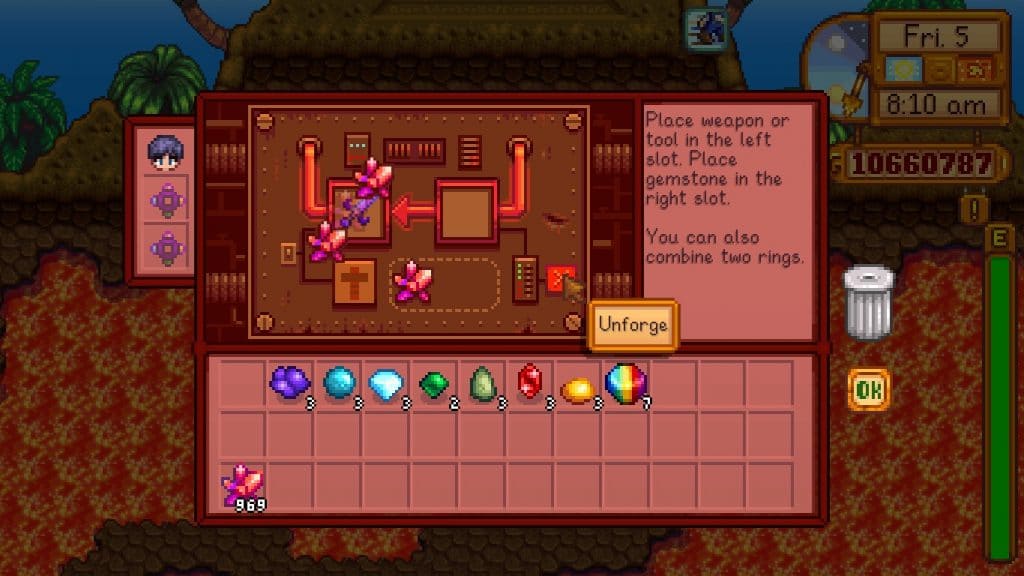Click the empty right gemstone slot
Image resolution: width=1024 pixels, height=576 pixels.
pos(466,211)
